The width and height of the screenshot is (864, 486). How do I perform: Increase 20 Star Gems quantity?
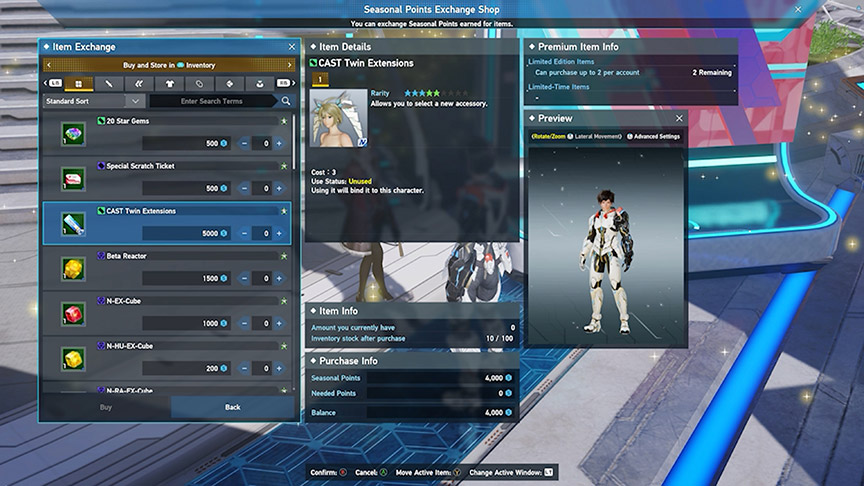[279, 143]
